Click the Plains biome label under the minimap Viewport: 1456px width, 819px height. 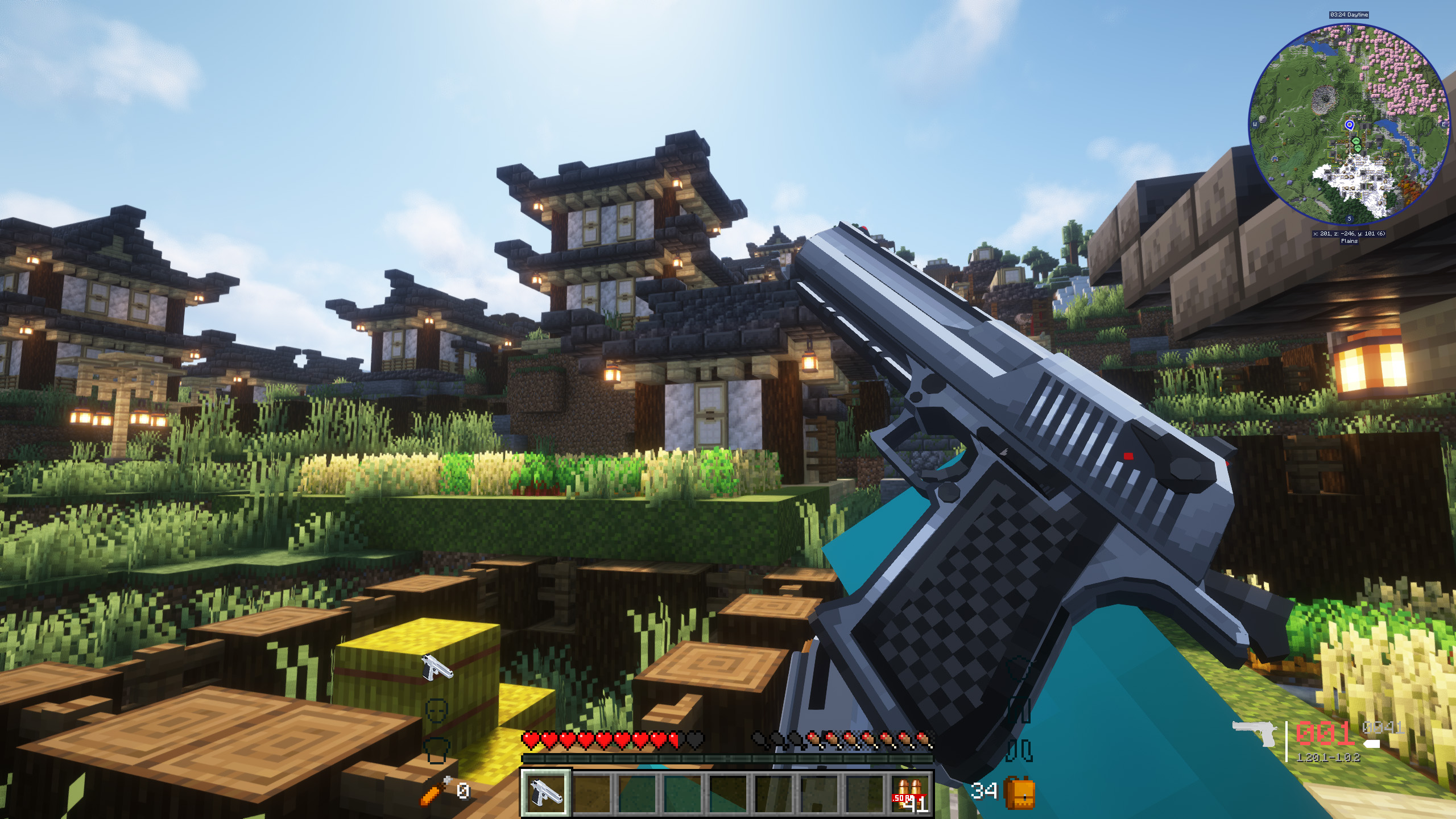point(1350,241)
